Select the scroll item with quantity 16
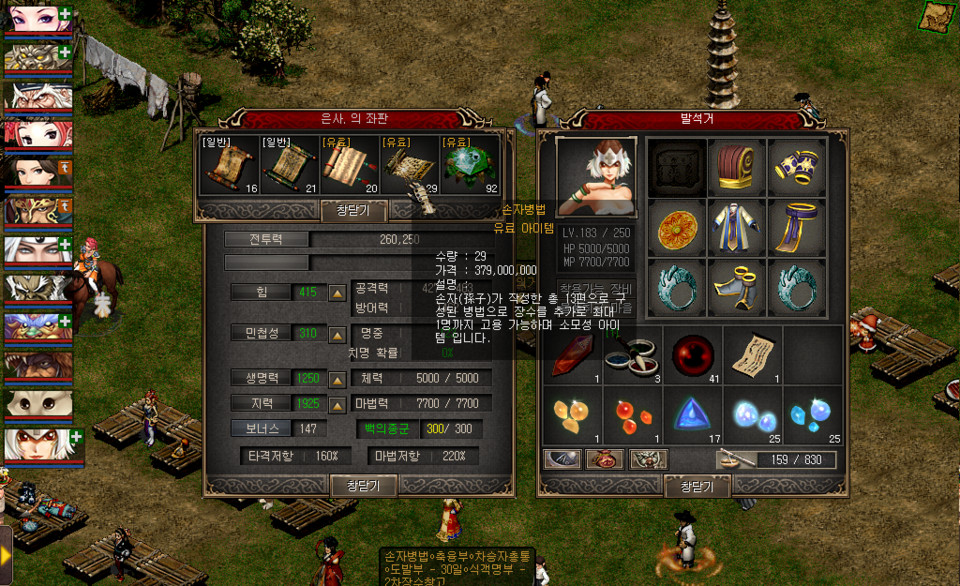This screenshot has width=960, height=586. [x=229, y=167]
